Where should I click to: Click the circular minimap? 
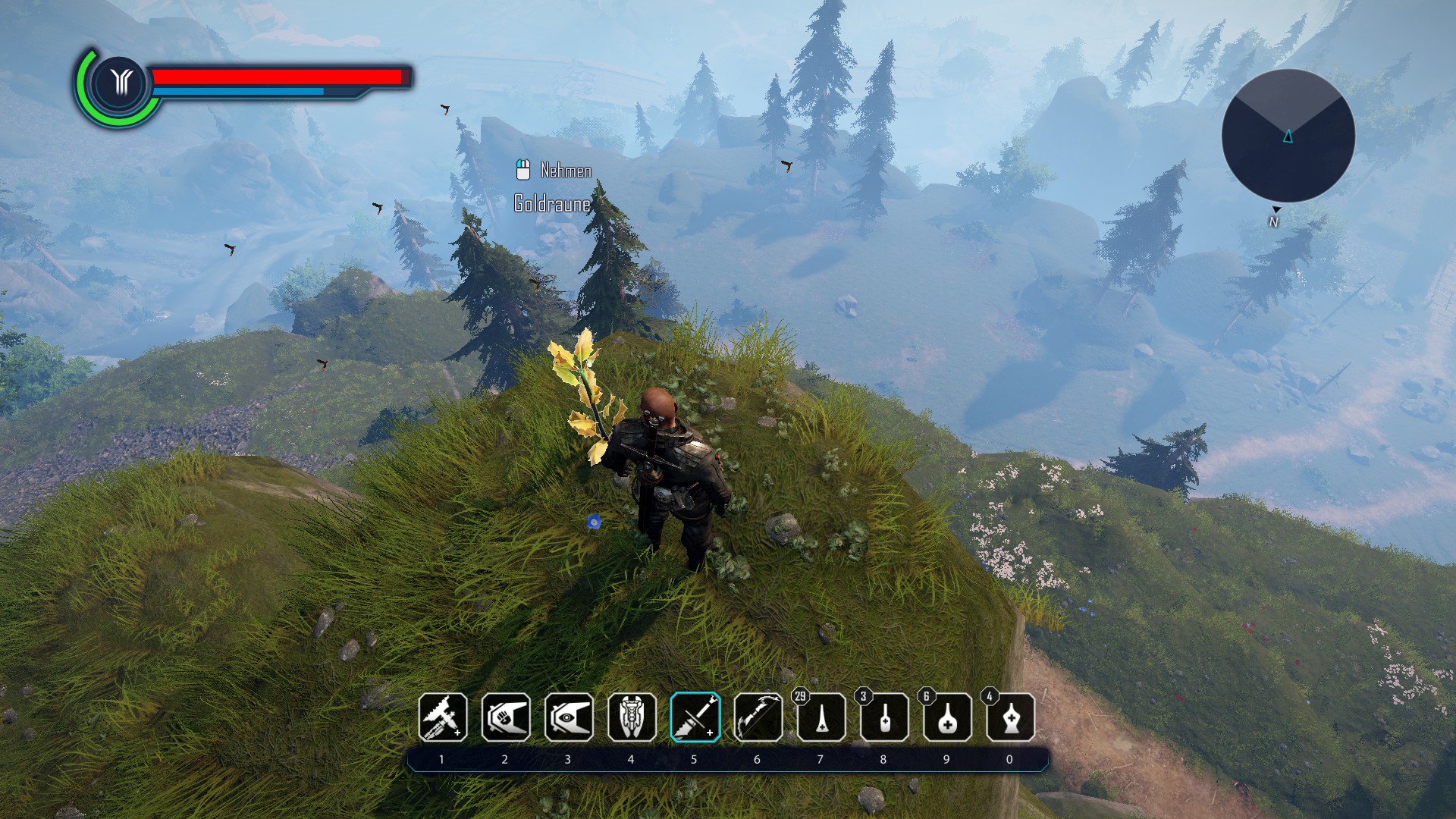[1288, 136]
